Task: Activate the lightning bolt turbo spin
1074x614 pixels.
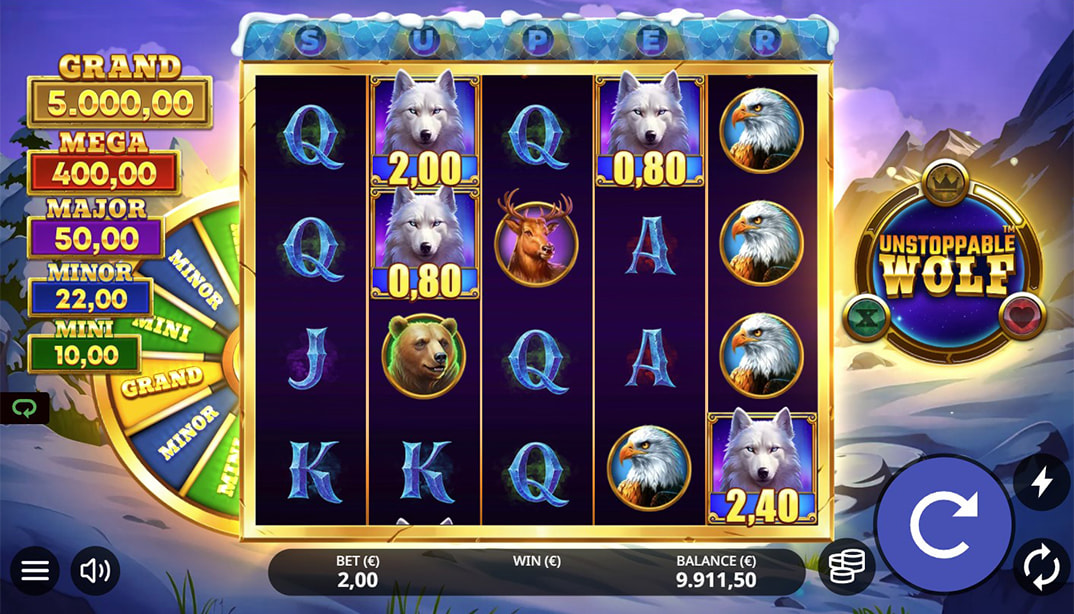Action: pyautogui.click(x=1041, y=483)
